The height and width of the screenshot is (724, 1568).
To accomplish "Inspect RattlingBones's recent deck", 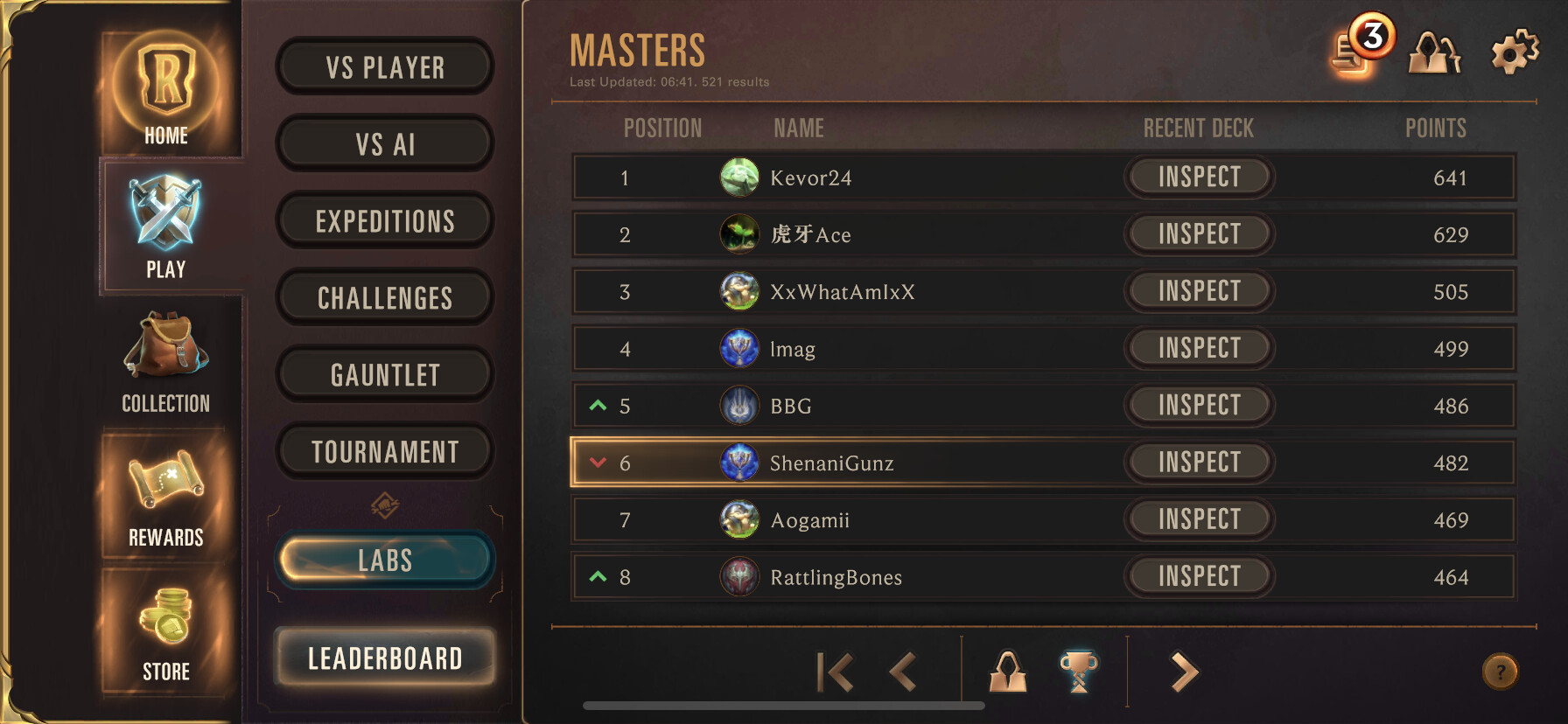I will 1199,575.
